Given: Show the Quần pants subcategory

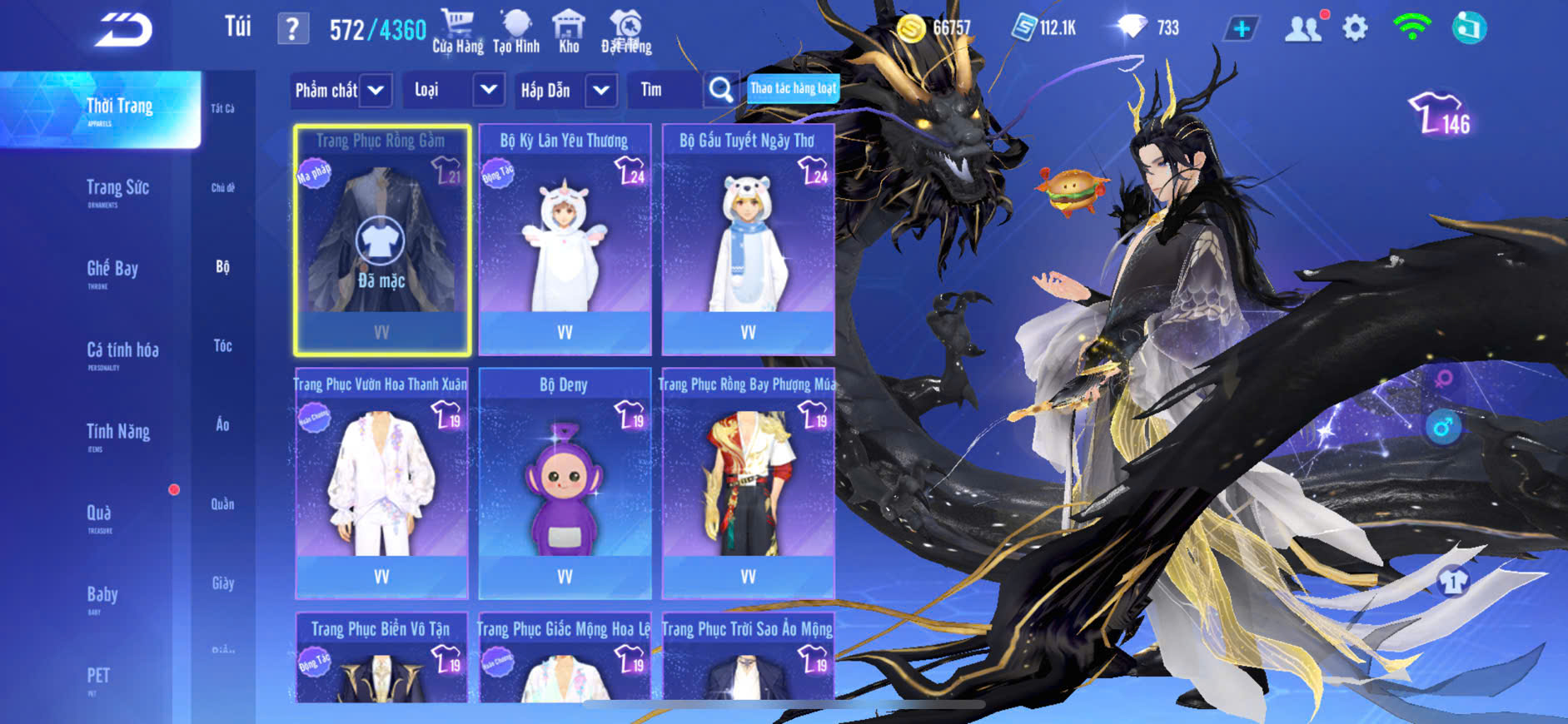Looking at the screenshot, I should pyautogui.click(x=222, y=503).
